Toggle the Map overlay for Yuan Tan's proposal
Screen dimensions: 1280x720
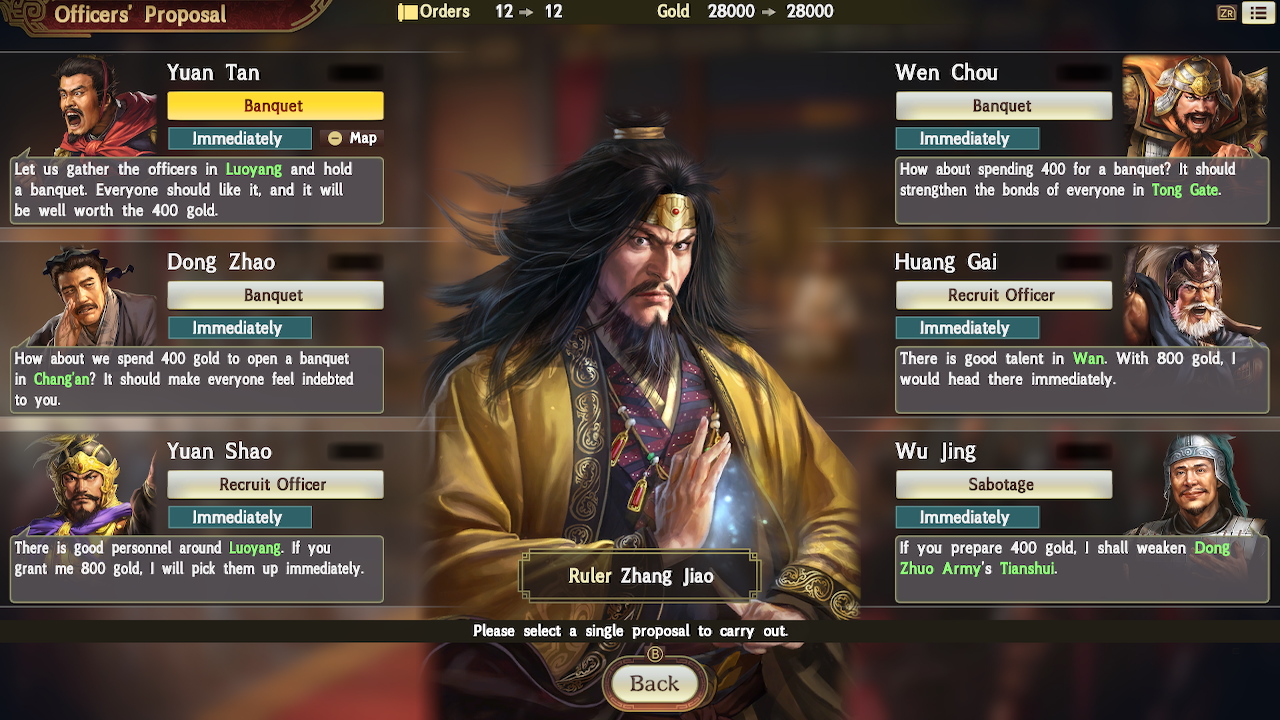352,138
